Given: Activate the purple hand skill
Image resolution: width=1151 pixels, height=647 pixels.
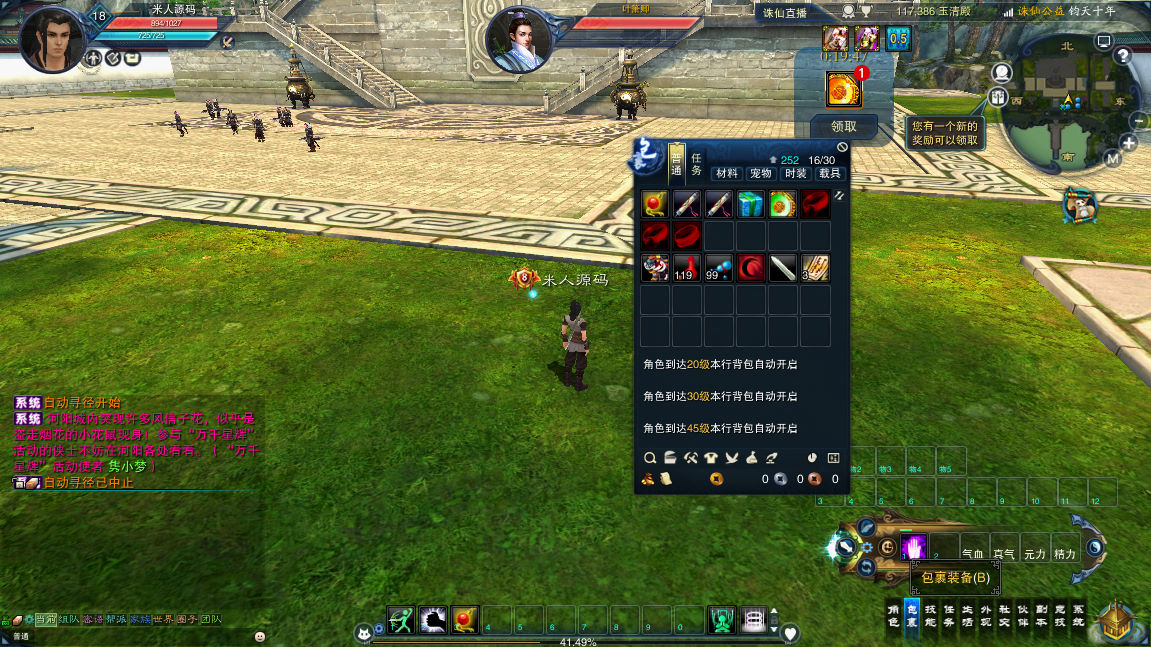Looking at the screenshot, I should point(913,547).
